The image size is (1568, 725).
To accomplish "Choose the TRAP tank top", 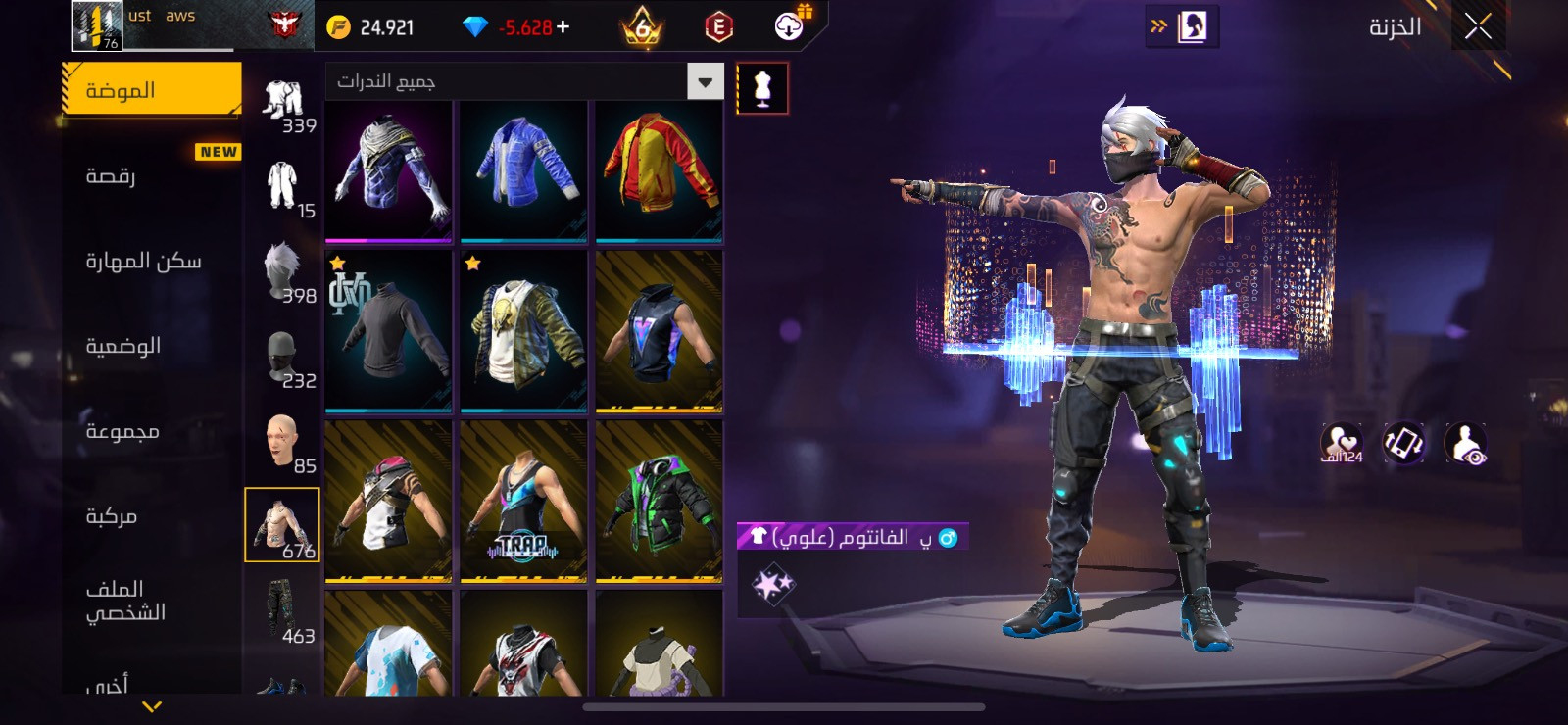I will click(523, 501).
